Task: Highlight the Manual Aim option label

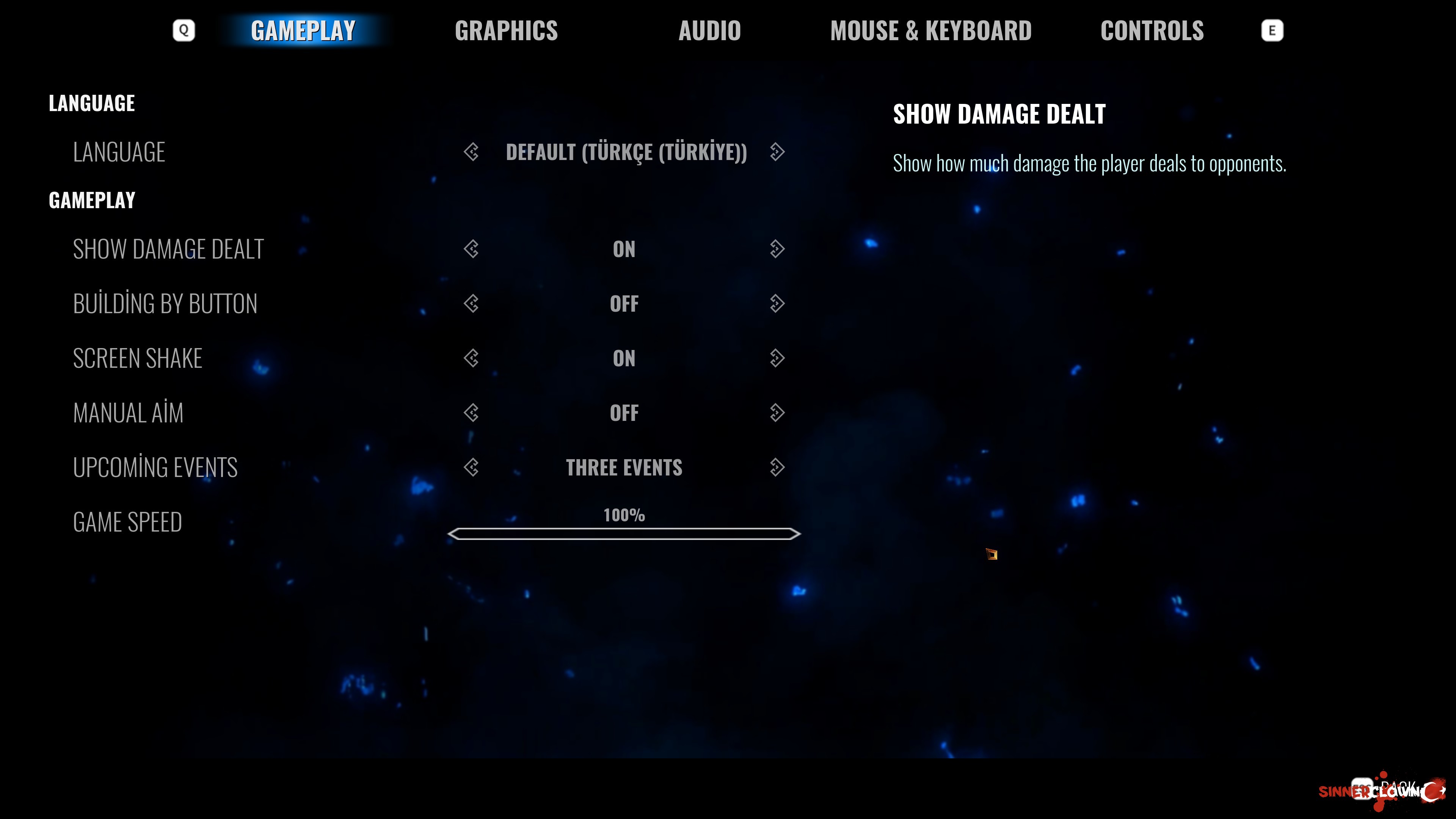Action: point(128,413)
